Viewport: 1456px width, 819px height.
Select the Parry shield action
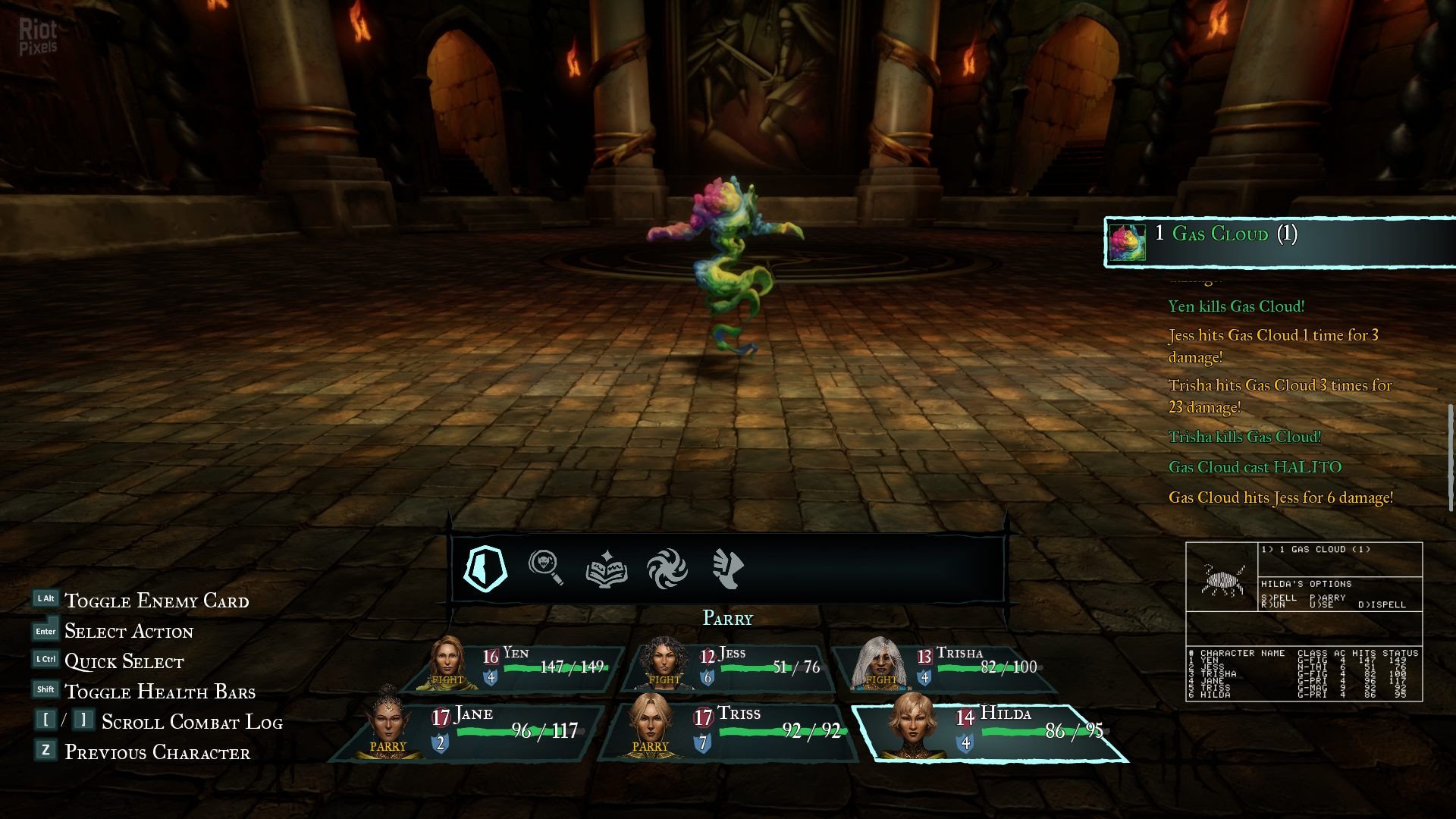[x=485, y=568]
